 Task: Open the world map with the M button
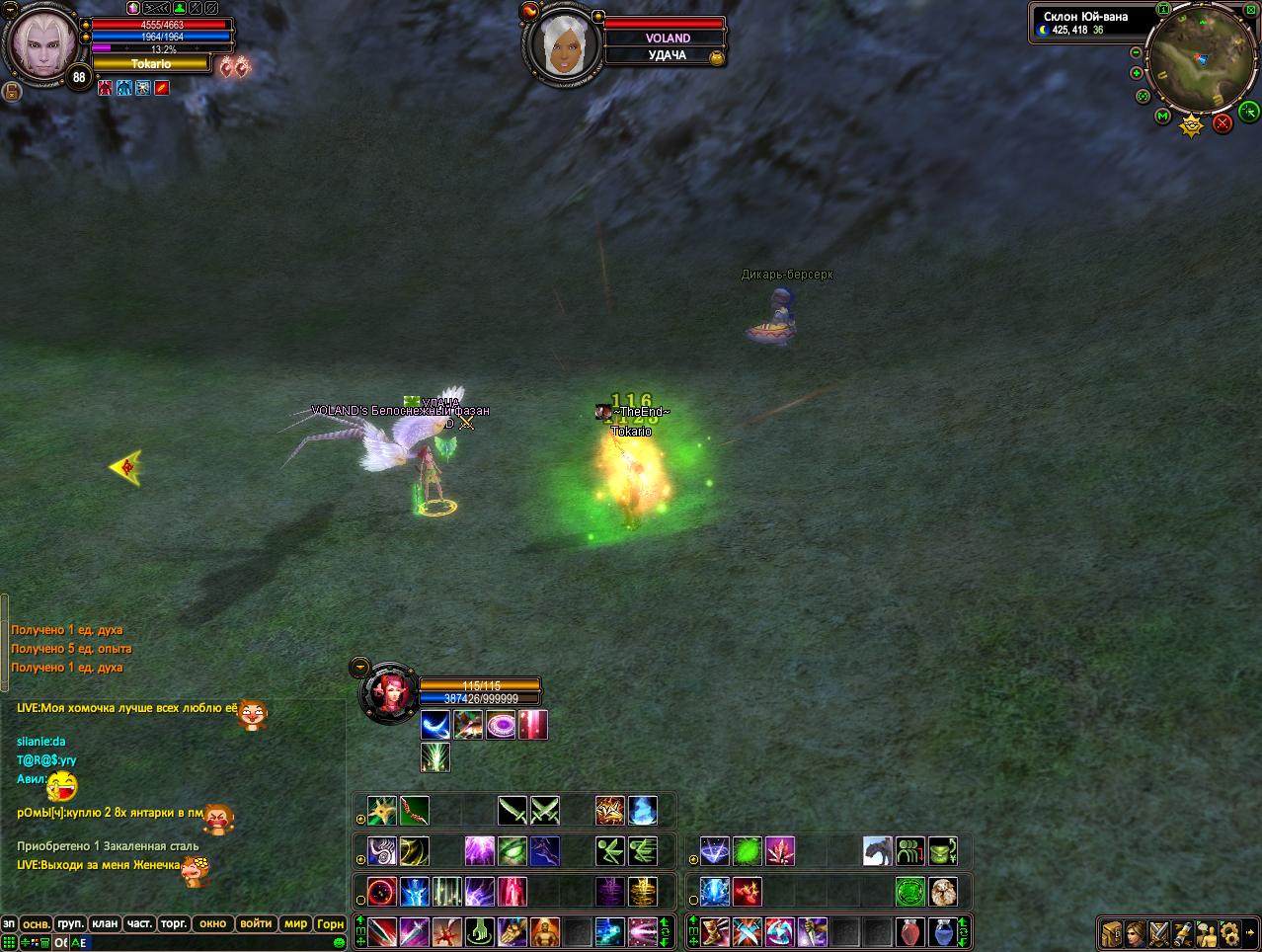point(1162,117)
